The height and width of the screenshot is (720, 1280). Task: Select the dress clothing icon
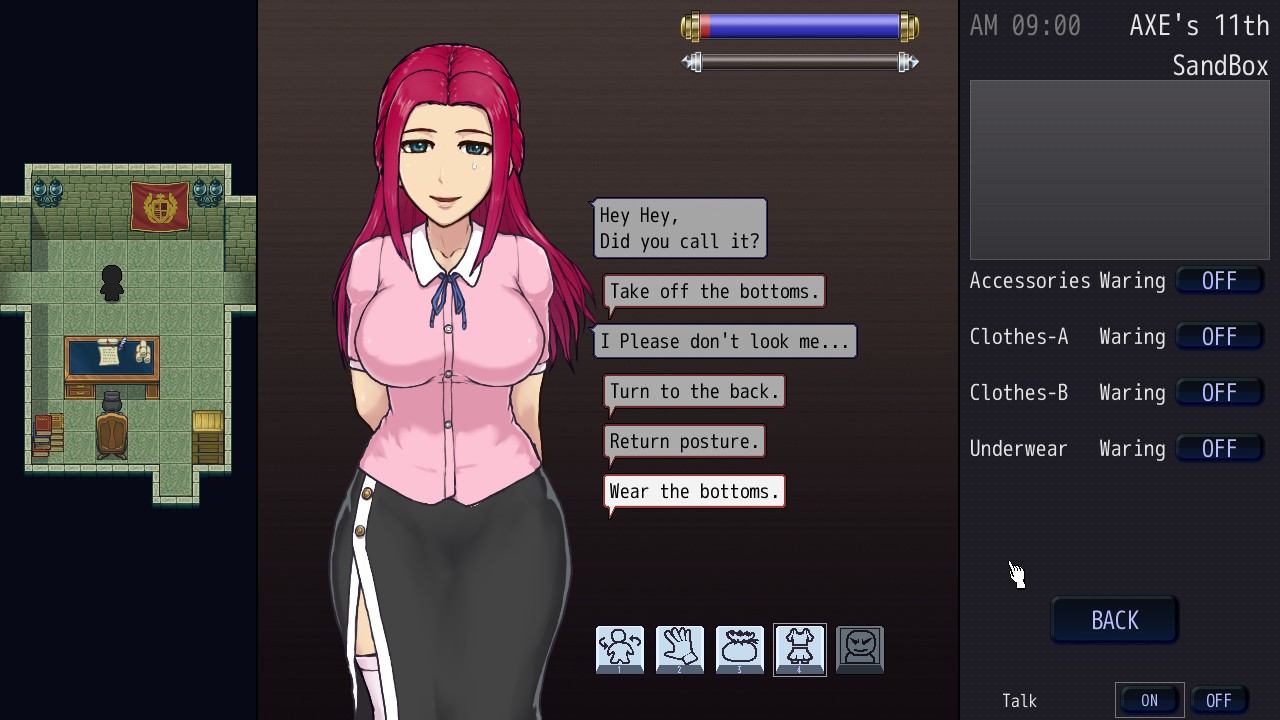[800, 650]
